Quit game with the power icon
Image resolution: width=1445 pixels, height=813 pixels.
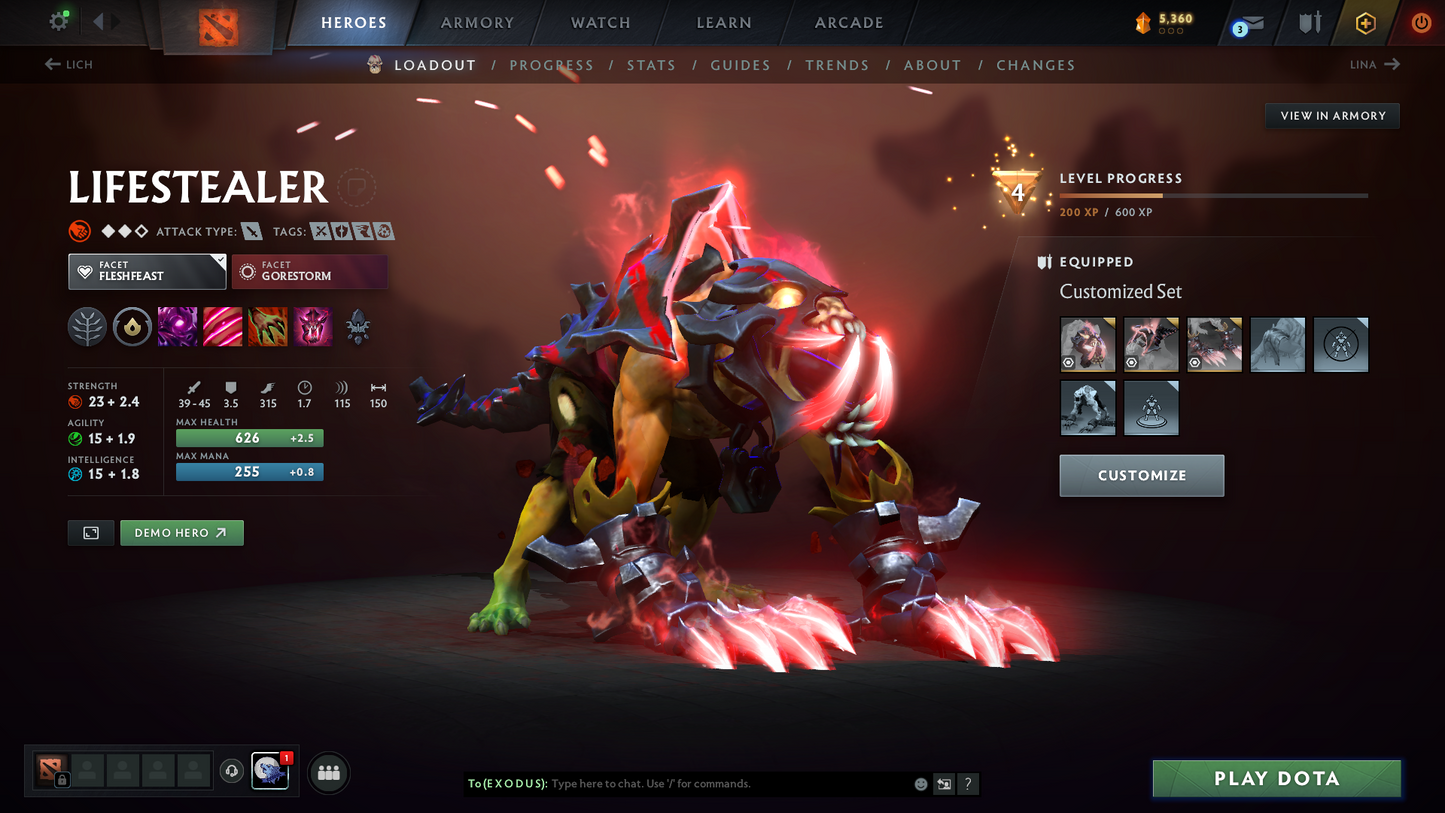point(1420,22)
